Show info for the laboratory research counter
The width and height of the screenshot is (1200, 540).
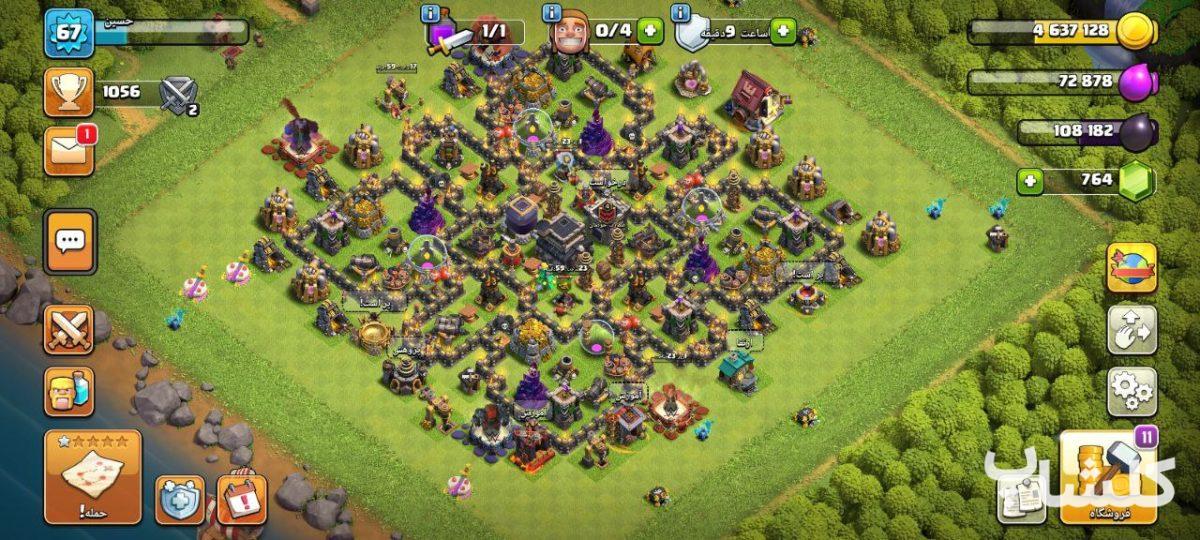coord(432,13)
